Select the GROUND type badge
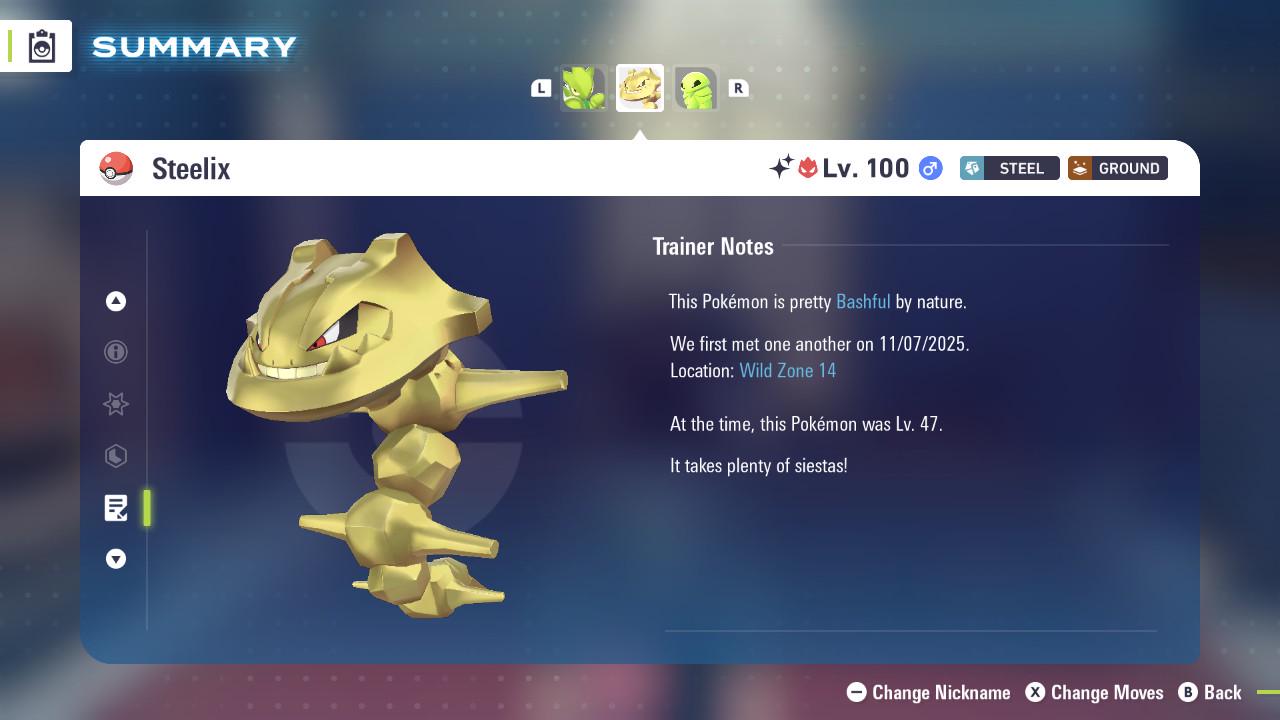The height and width of the screenshot is (720, 1280). click(1117, 168)
